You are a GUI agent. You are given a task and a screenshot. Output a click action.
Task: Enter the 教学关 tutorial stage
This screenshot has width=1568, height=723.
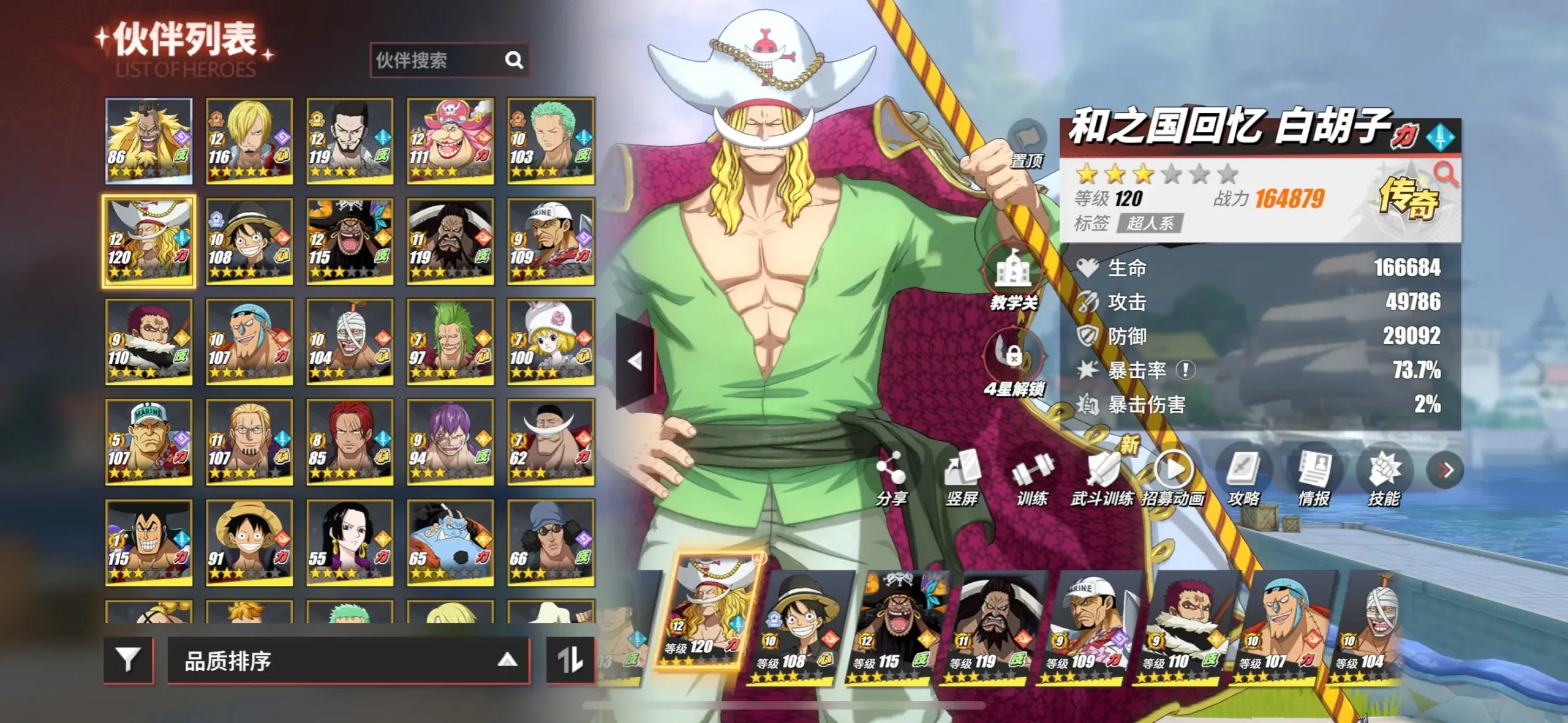tap(1014, 277)
